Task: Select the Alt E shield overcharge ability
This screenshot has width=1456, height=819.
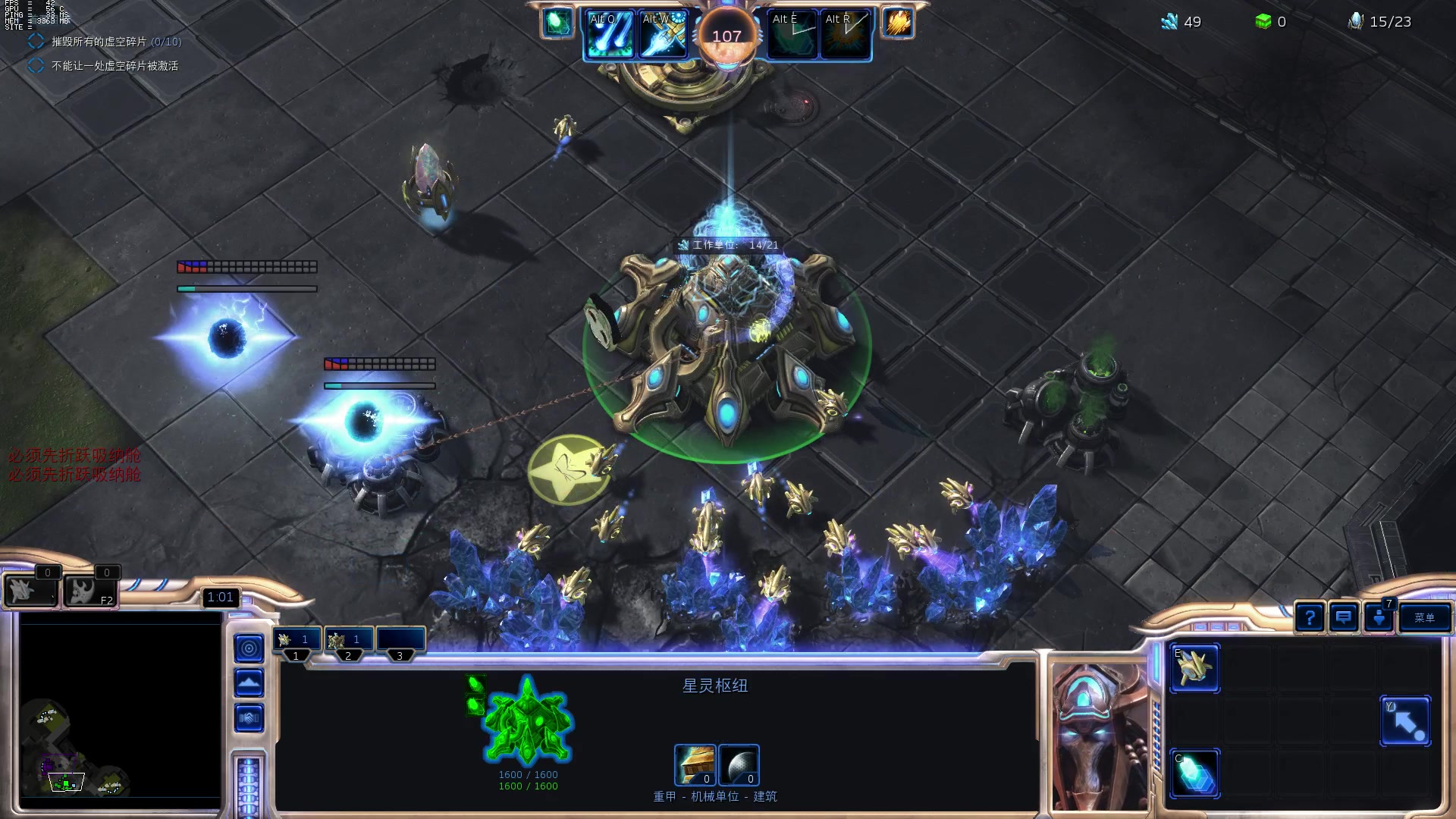Action: pyautogui.click(x=792, y=35)
